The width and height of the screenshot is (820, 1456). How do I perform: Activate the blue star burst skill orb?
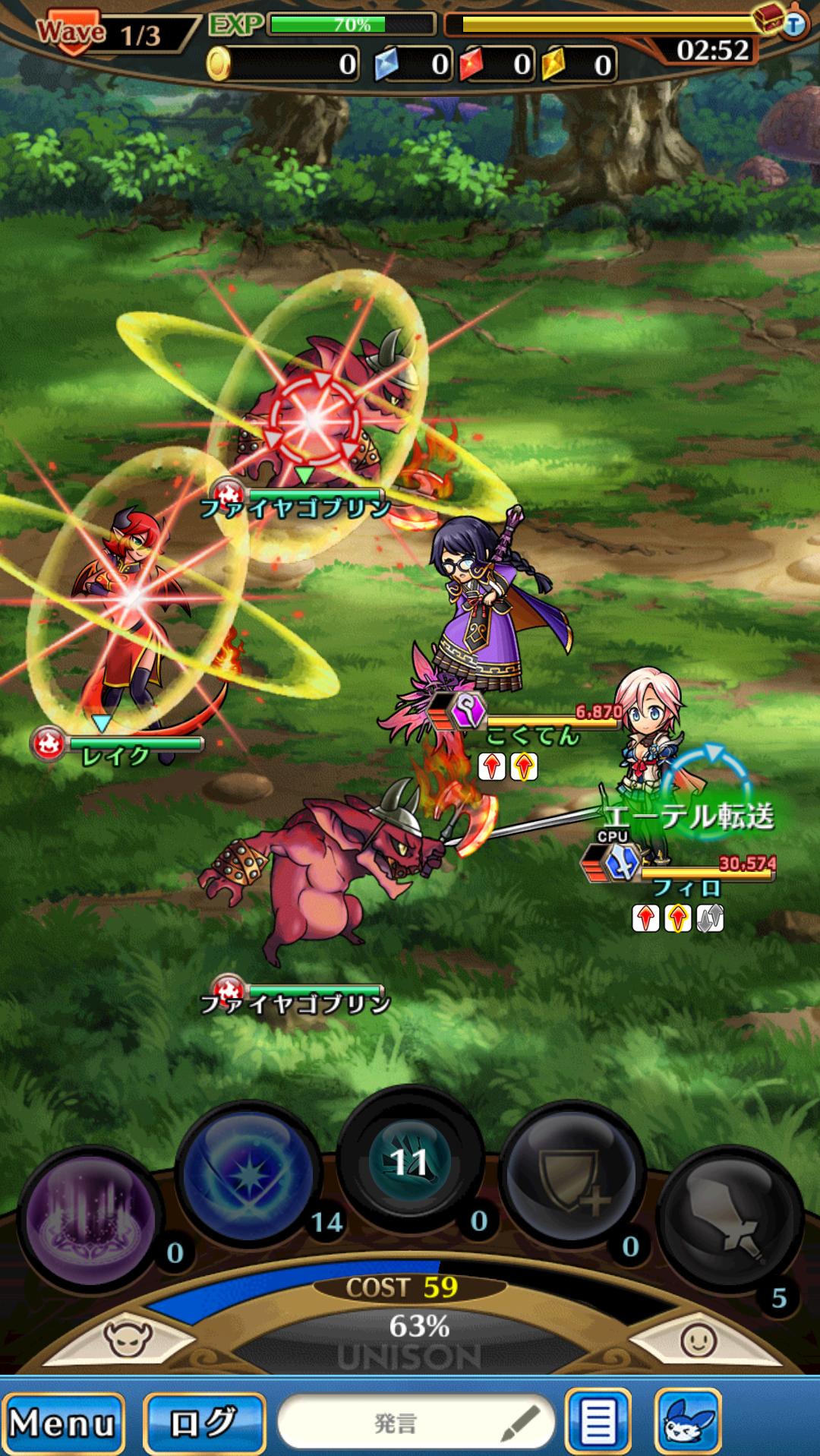coord(248,1175)
